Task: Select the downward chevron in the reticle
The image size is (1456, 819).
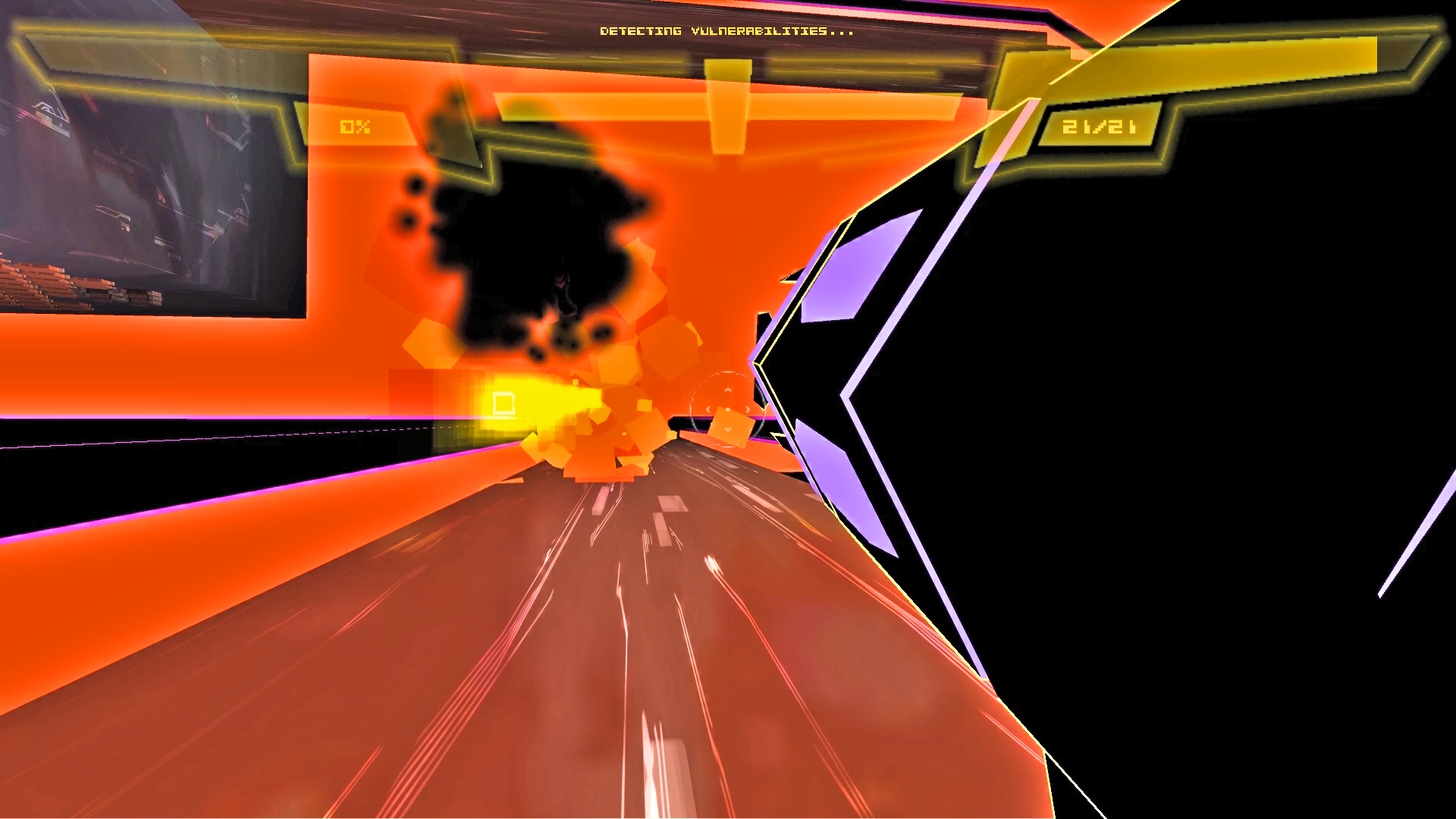Action: click(x=727, y=428)
